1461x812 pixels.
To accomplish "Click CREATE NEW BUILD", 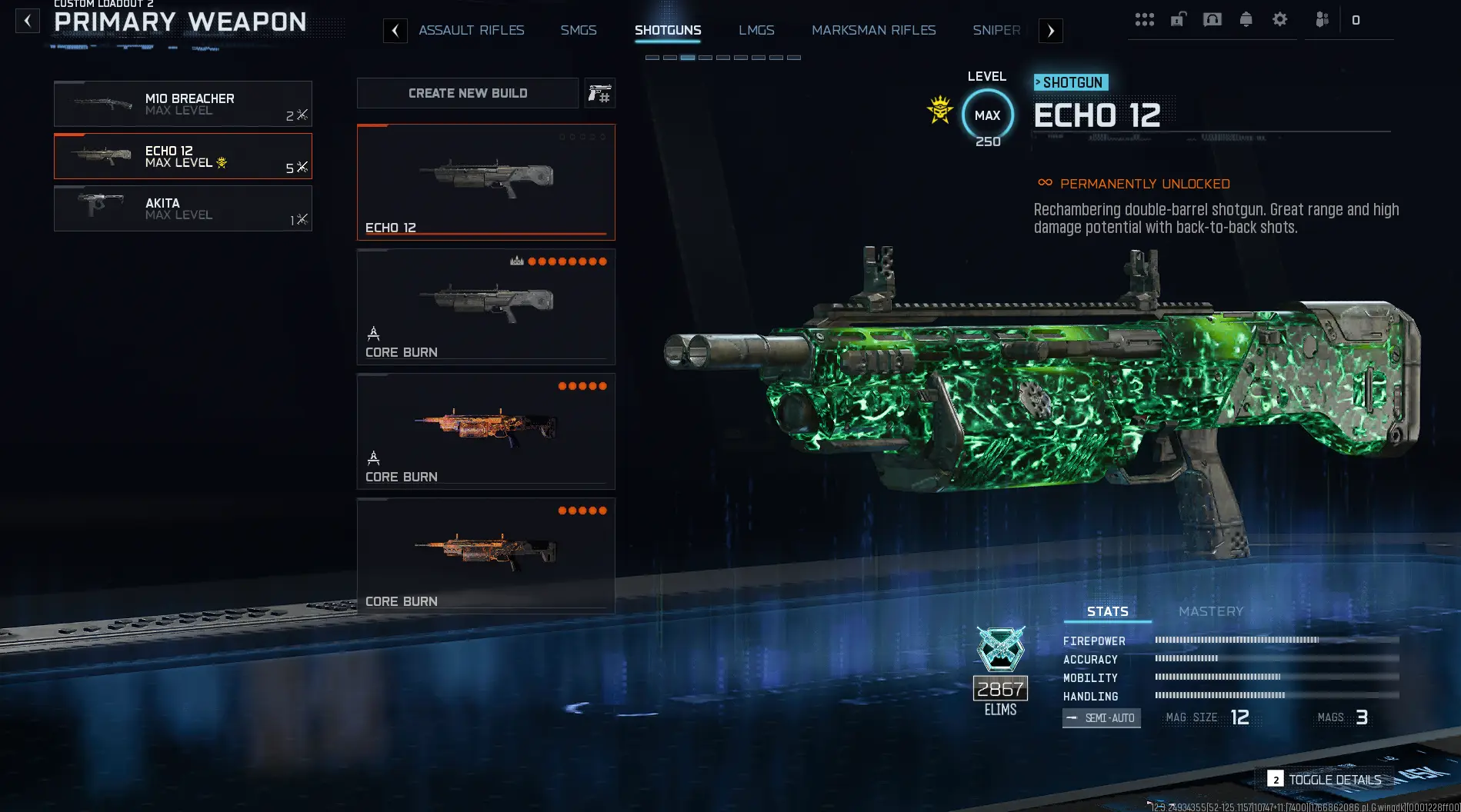I will tap(467, 93).
